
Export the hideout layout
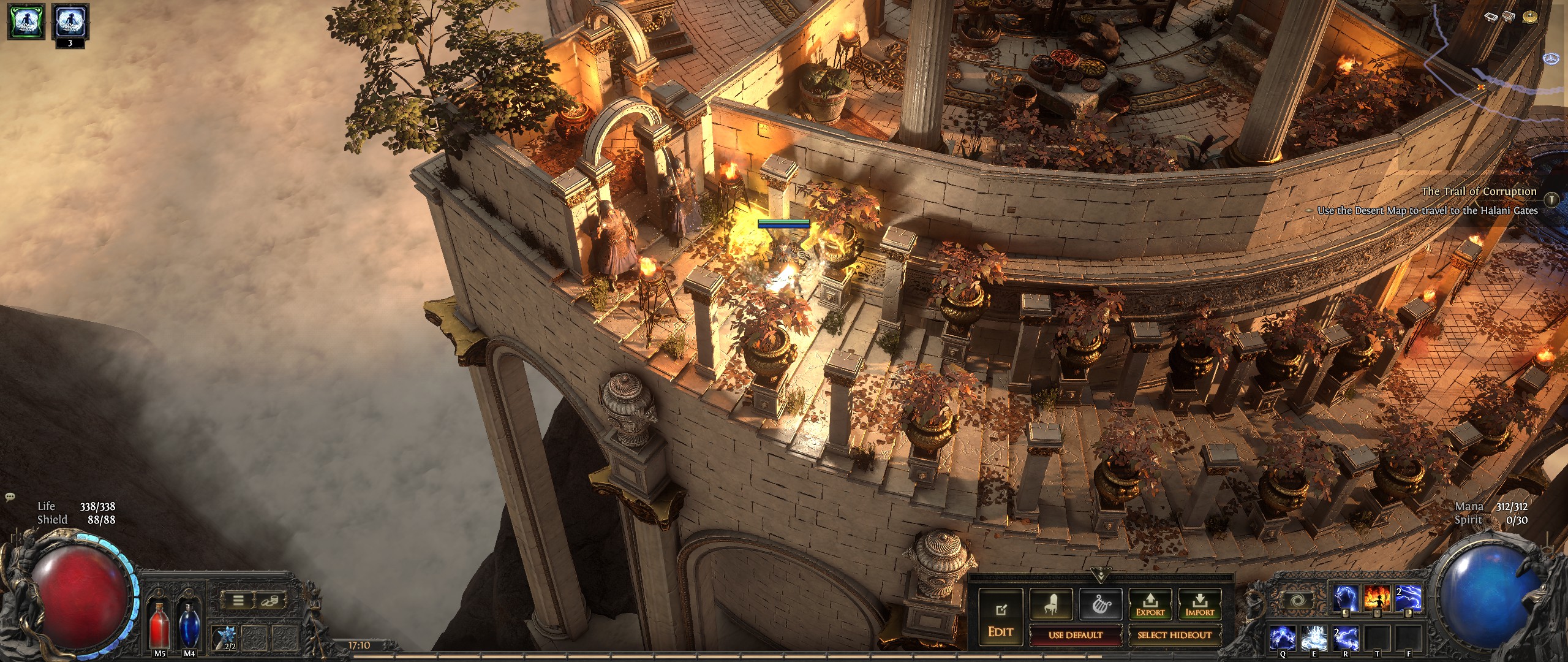coord(1150,604)
